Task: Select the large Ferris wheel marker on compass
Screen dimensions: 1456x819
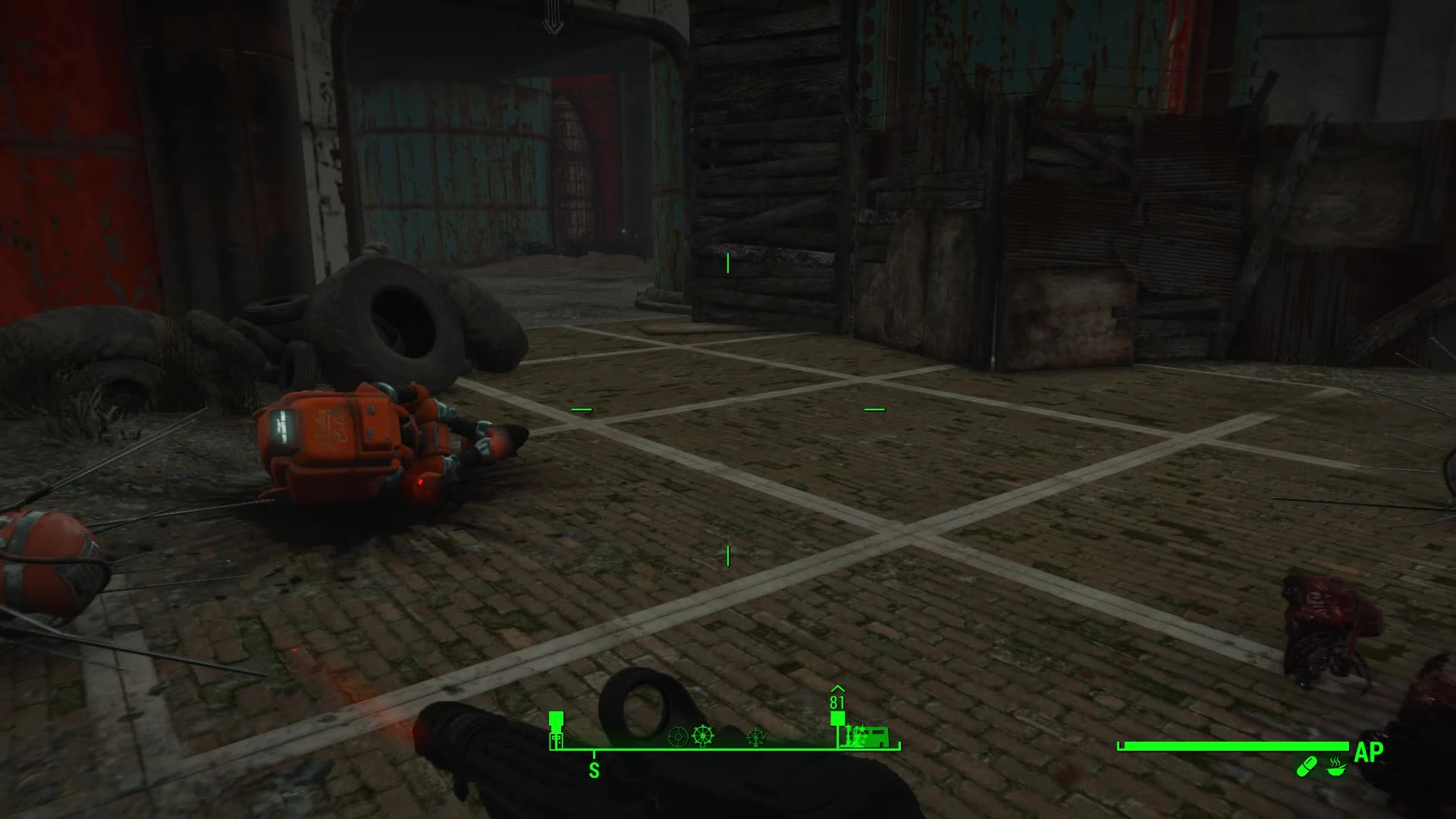Action: (702, 736)
